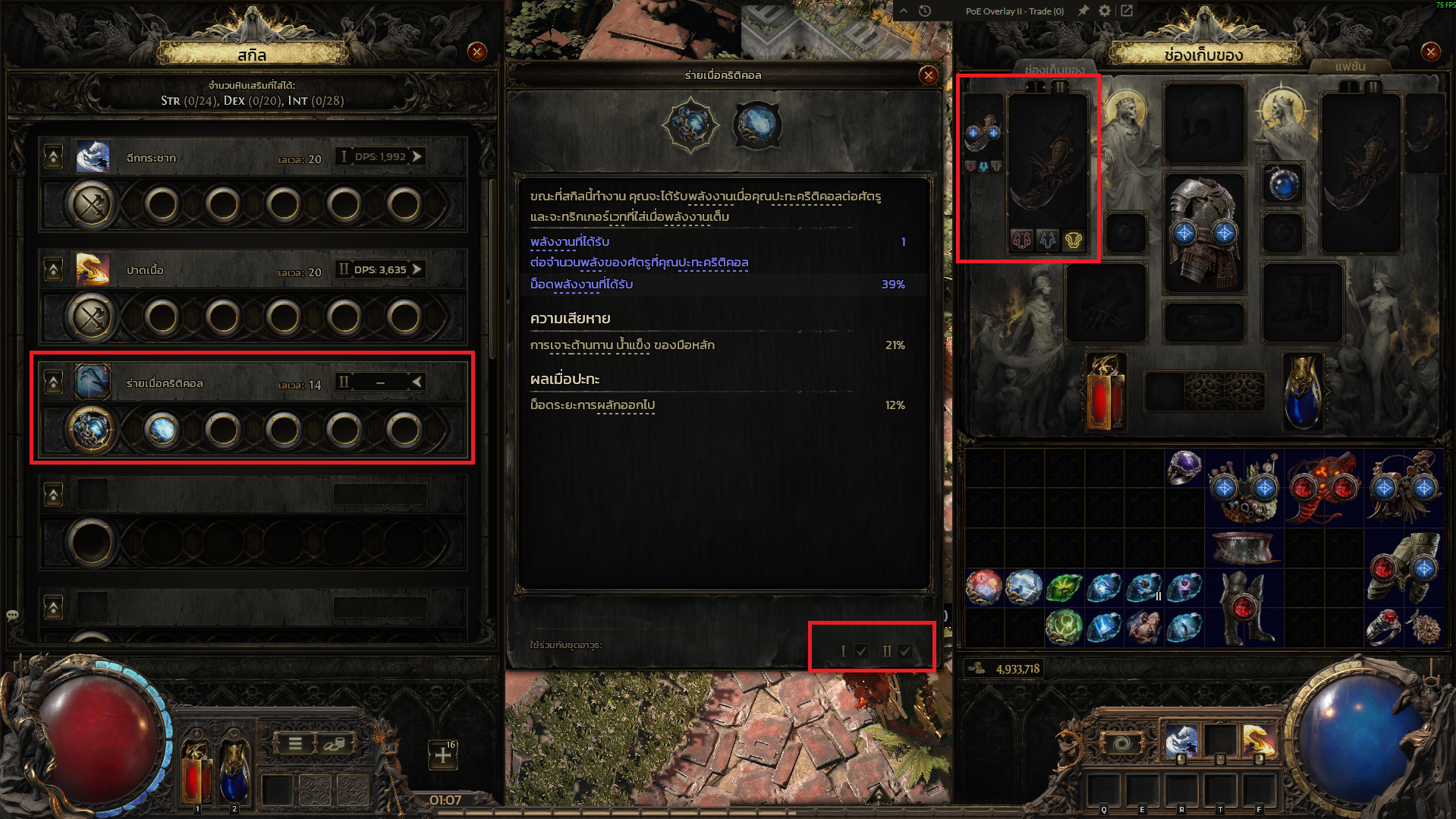This screenshot has width=1456, height=819.
Task: Click the plus button showing 16 points
Action: (x=443, y=754)
